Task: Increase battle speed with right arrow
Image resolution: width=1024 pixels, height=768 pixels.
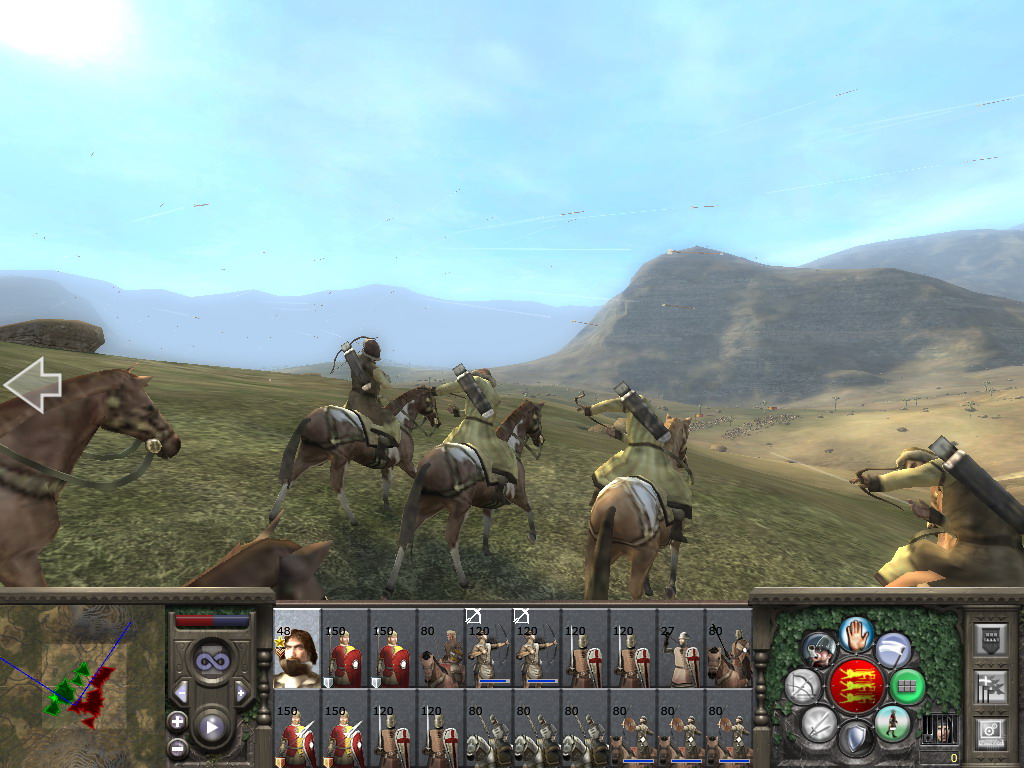Action: click(x=240, y=692)
